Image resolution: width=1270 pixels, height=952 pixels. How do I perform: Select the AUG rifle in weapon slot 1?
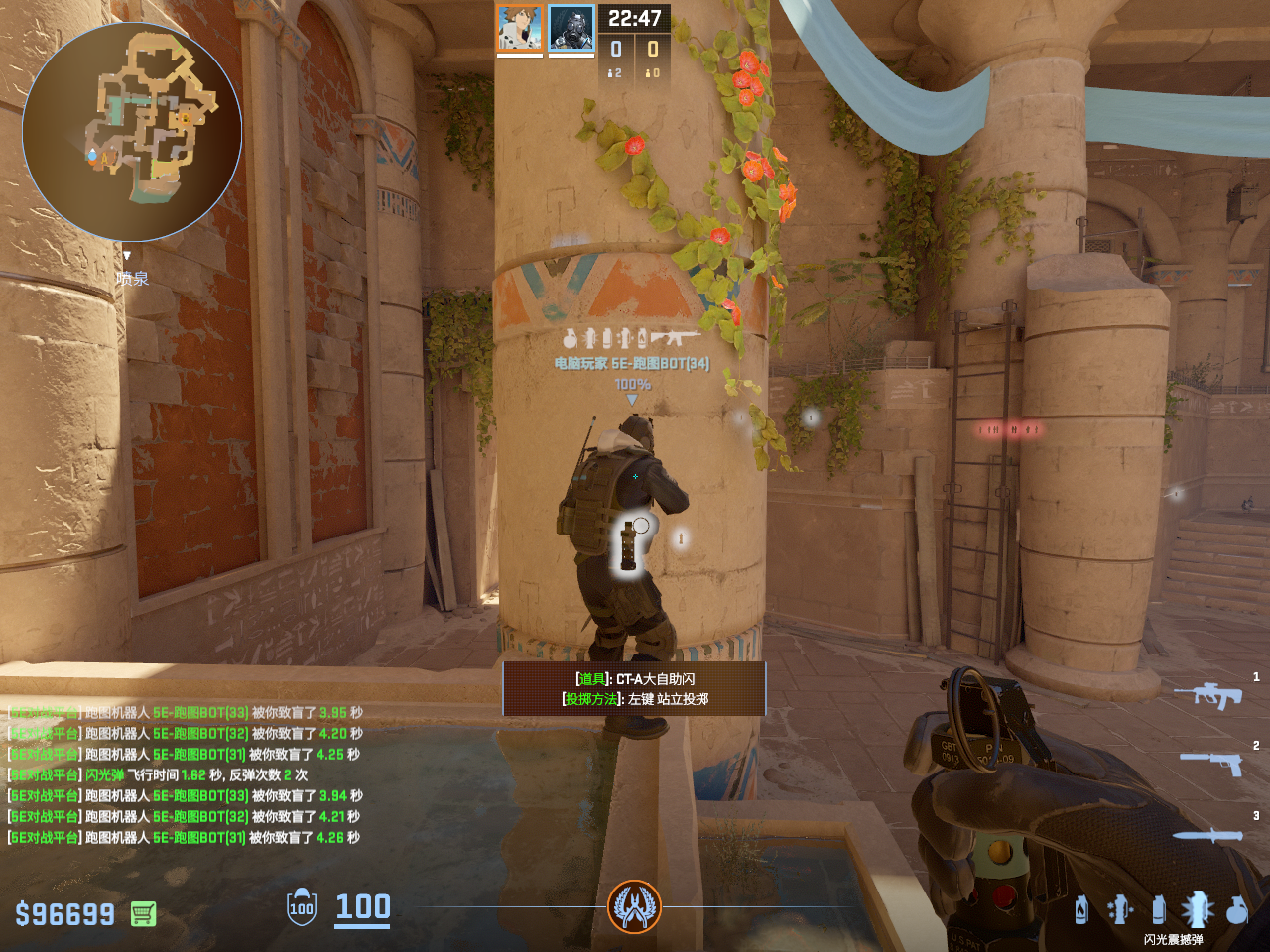(x=1208, y=694)
